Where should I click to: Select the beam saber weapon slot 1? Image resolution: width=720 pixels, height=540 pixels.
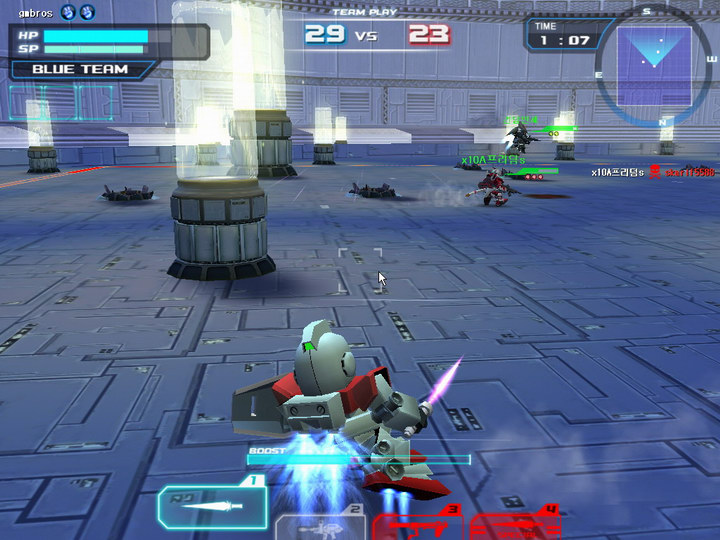click(x=212, y=505)
